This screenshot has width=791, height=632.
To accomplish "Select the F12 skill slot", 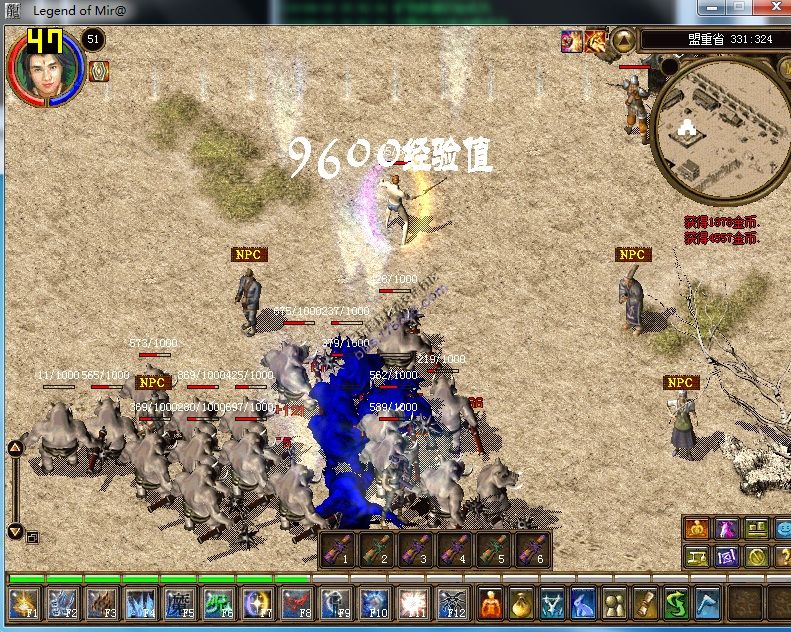I will tap(451, 603).
